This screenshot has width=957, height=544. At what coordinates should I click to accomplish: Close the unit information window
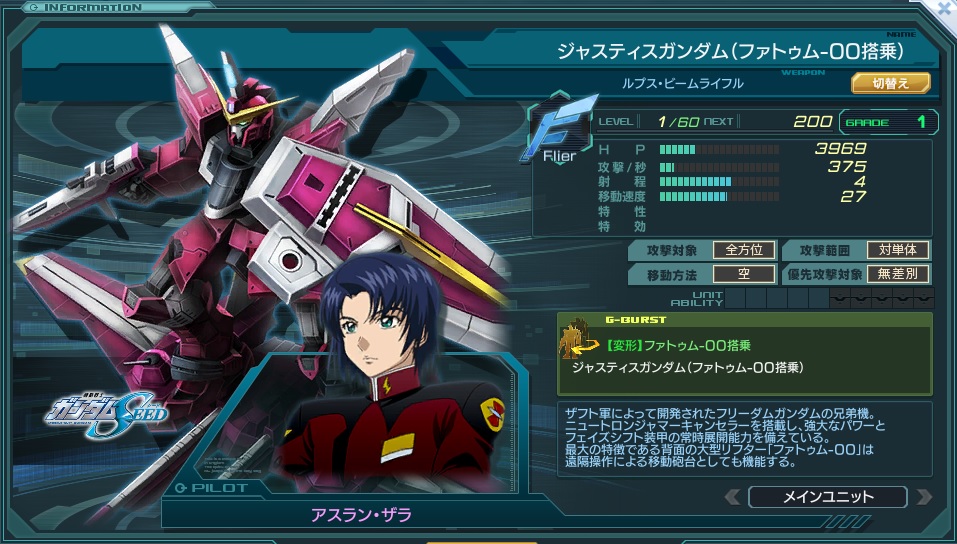pos(945,8)
